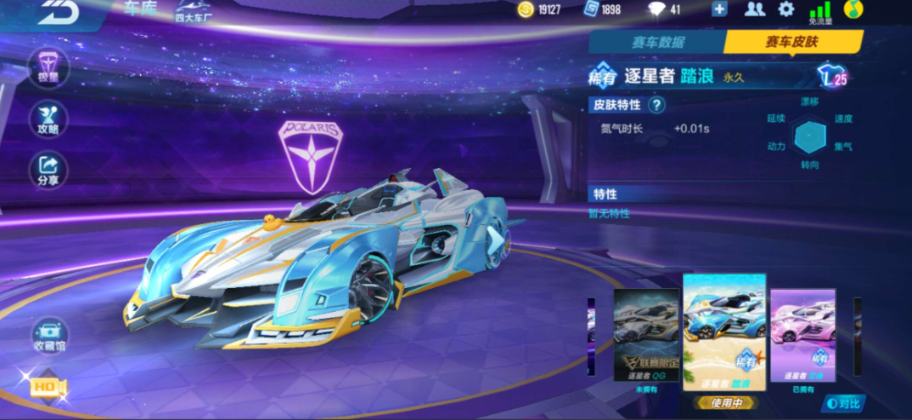Click the blue plus to add currency

[x=719, y=10]
